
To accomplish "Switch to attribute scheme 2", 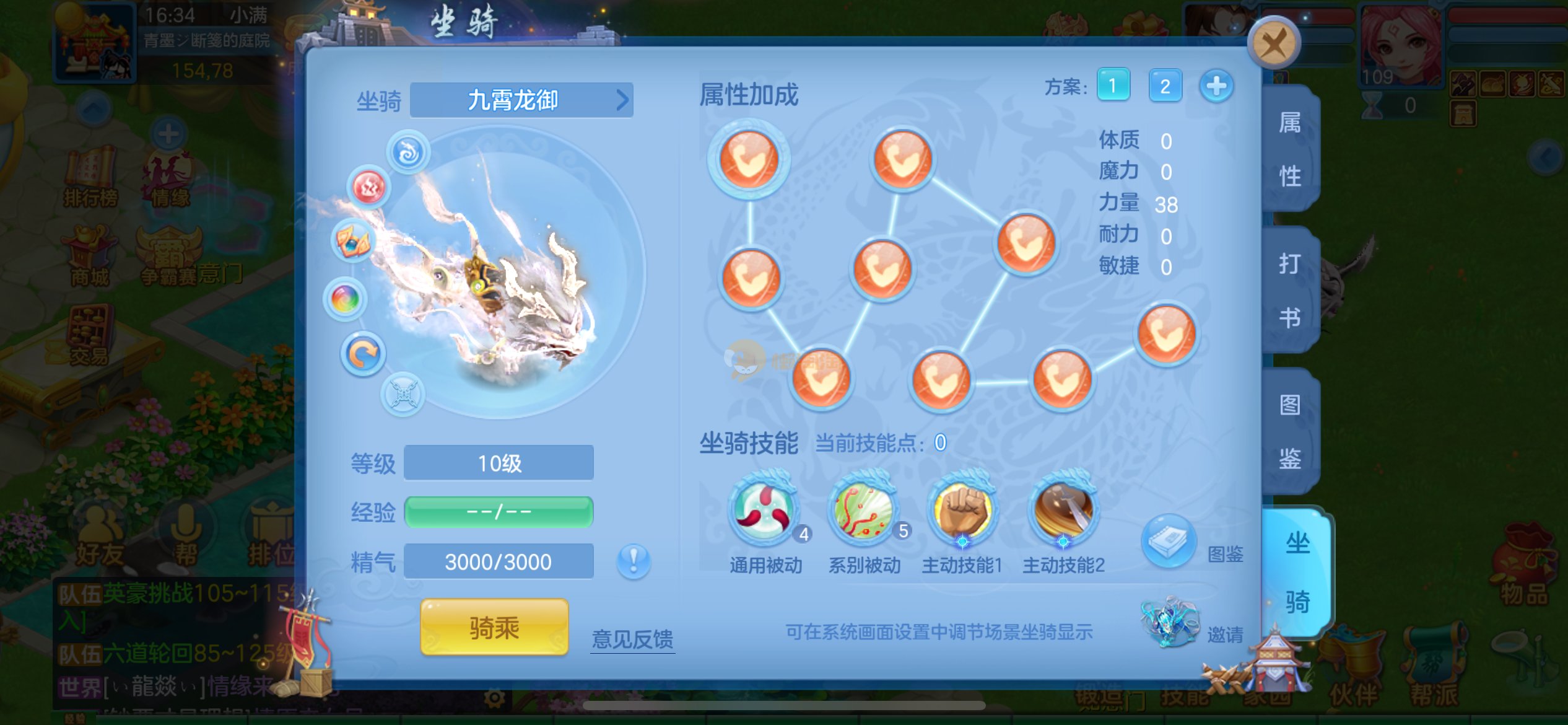I will tap(1165, 86).
